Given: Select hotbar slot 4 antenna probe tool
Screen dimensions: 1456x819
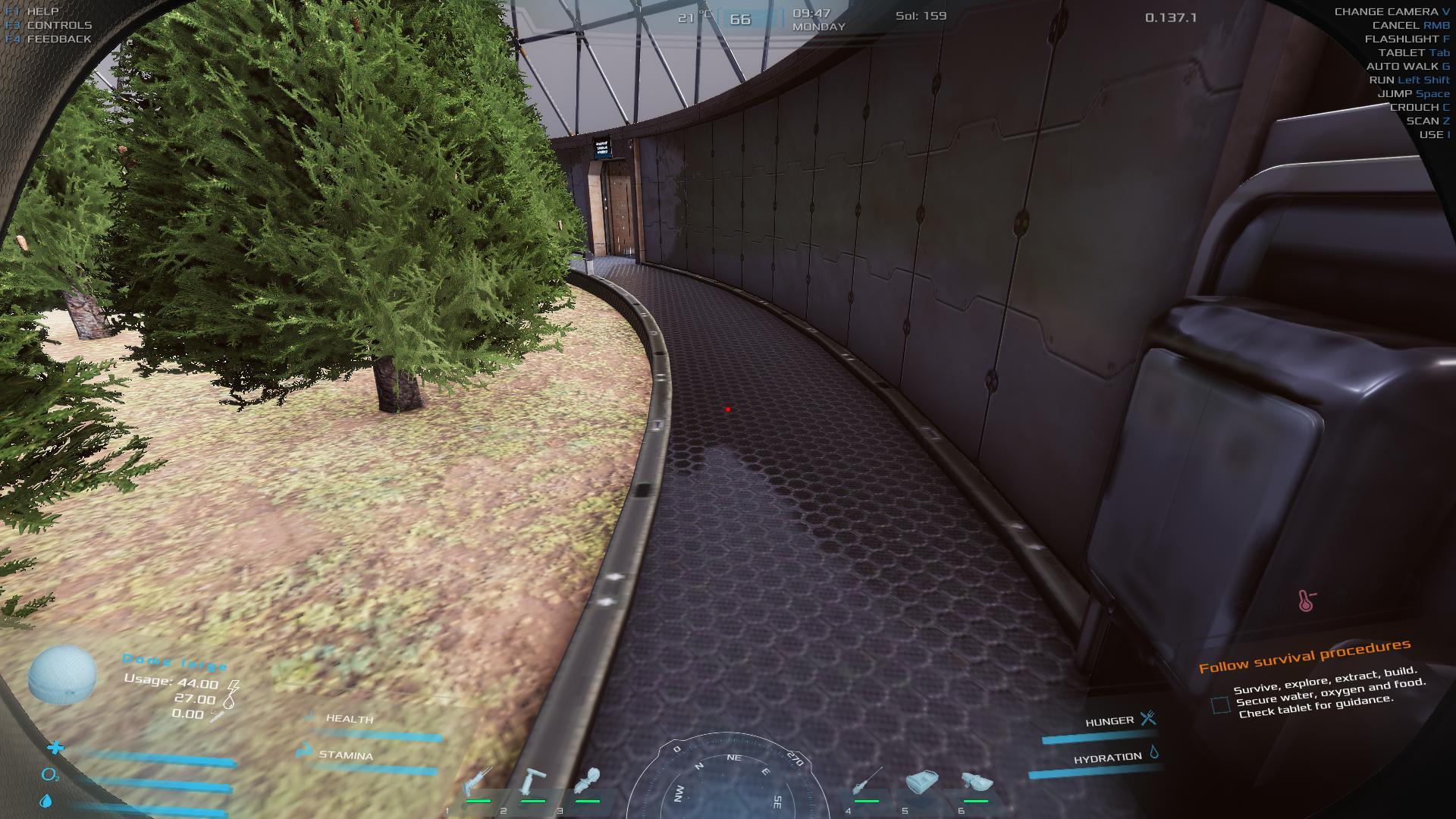Looking at the screenshot, I should coord(867,782).
